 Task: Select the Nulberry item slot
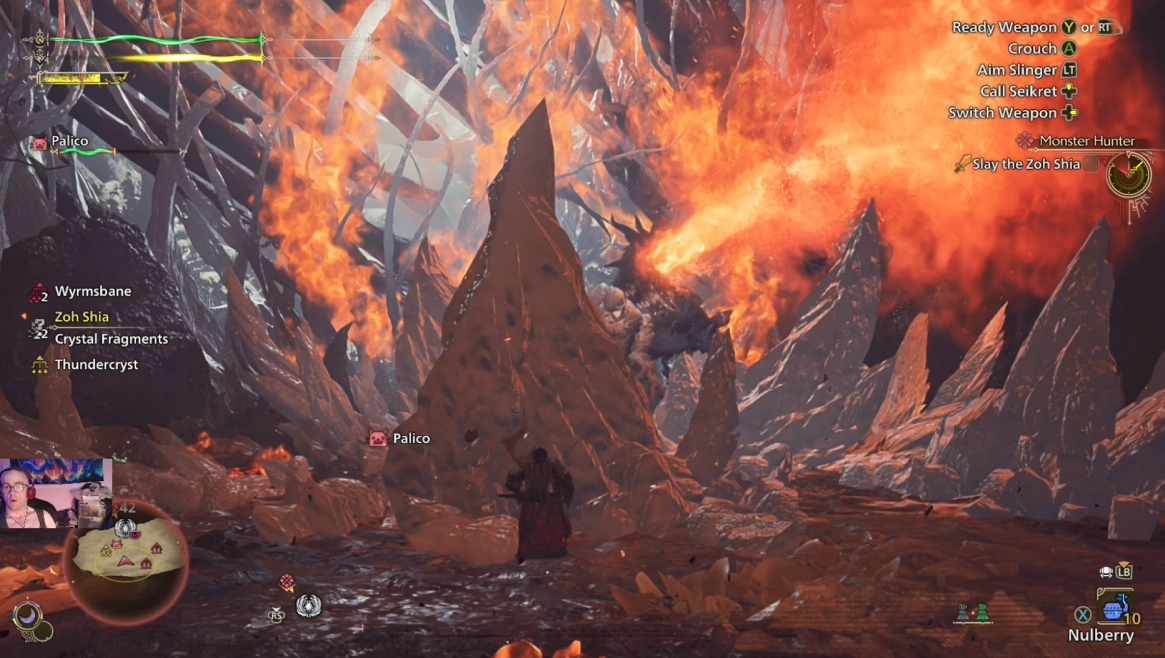coord(1112,609)
